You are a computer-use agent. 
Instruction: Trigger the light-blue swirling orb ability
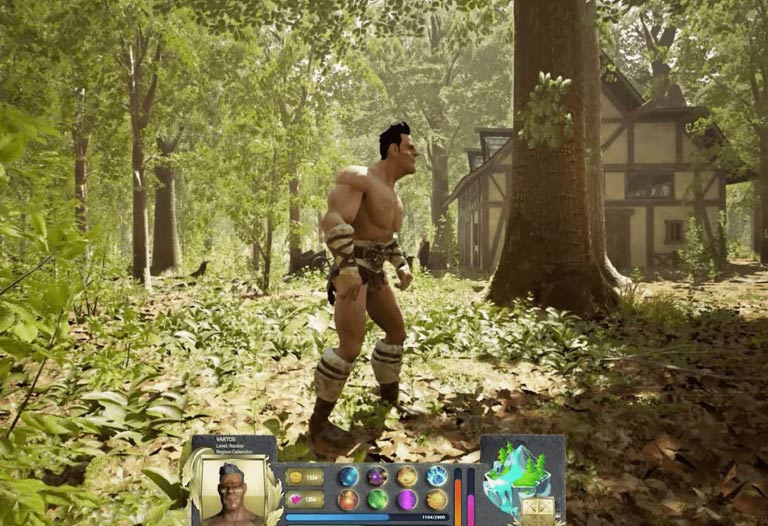[437, 476]
